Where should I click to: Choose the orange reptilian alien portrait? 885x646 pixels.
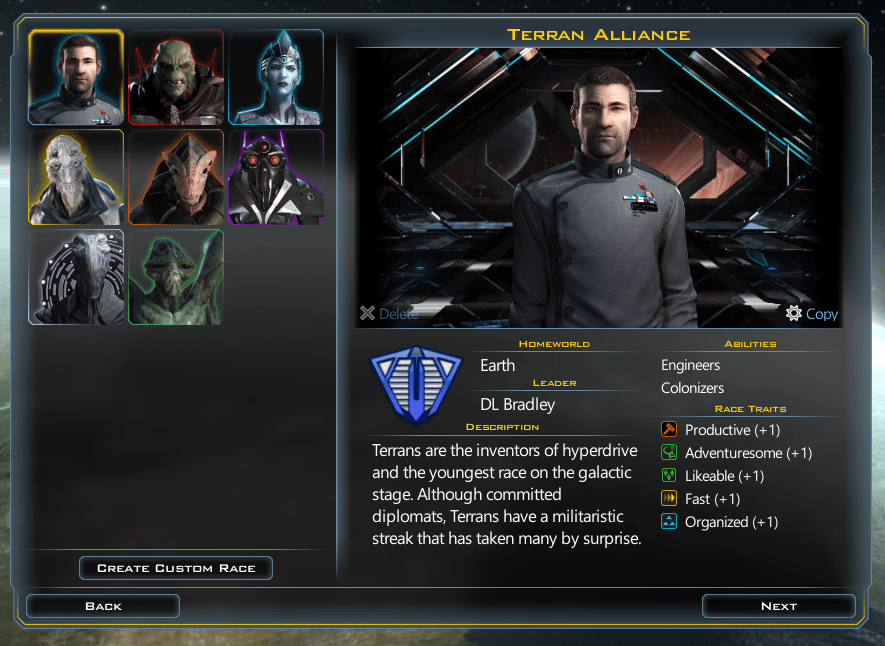pos(176,177)
